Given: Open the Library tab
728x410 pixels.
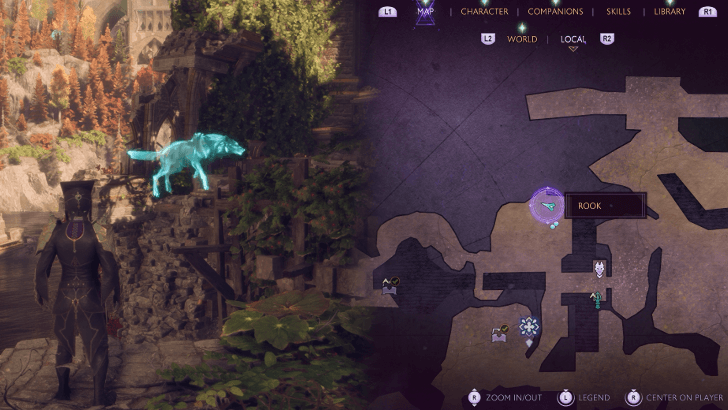Looking at the screenshot, I should [x=669, y=12].
